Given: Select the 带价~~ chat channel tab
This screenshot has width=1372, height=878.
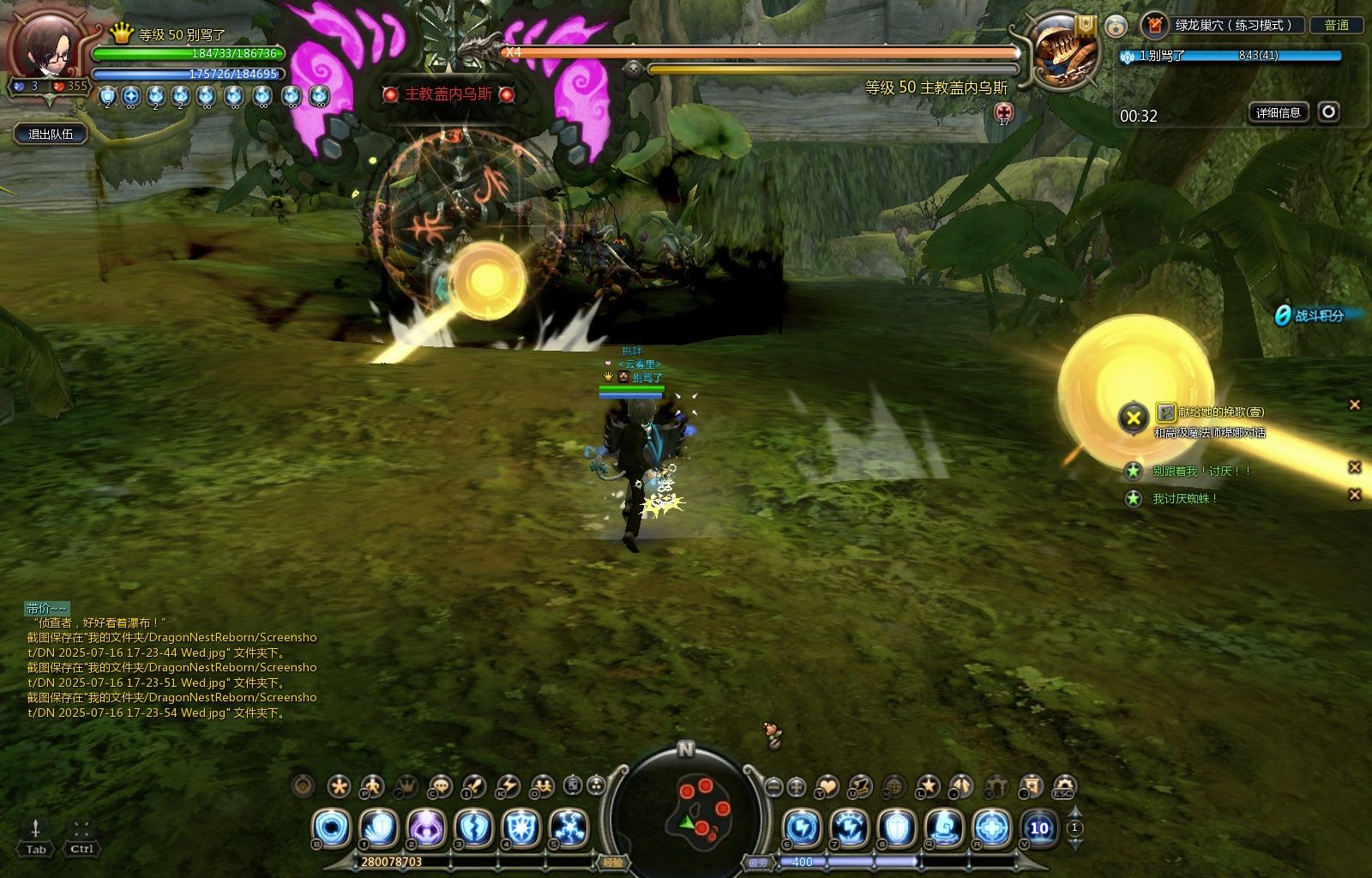Looking at the screenshot, I should 46,608.
